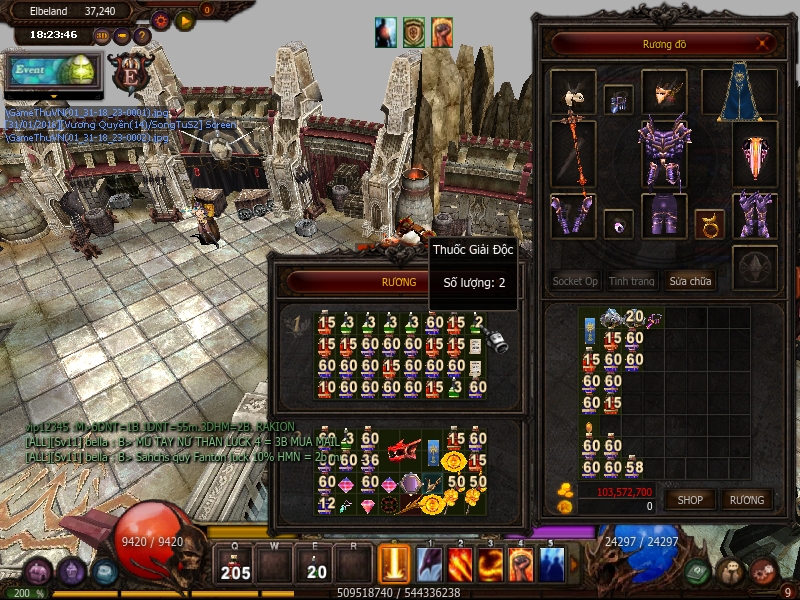Activate the skill in hotbar slot 1
The width and height of the screenshot is (800, 600).
click(430, 565)
